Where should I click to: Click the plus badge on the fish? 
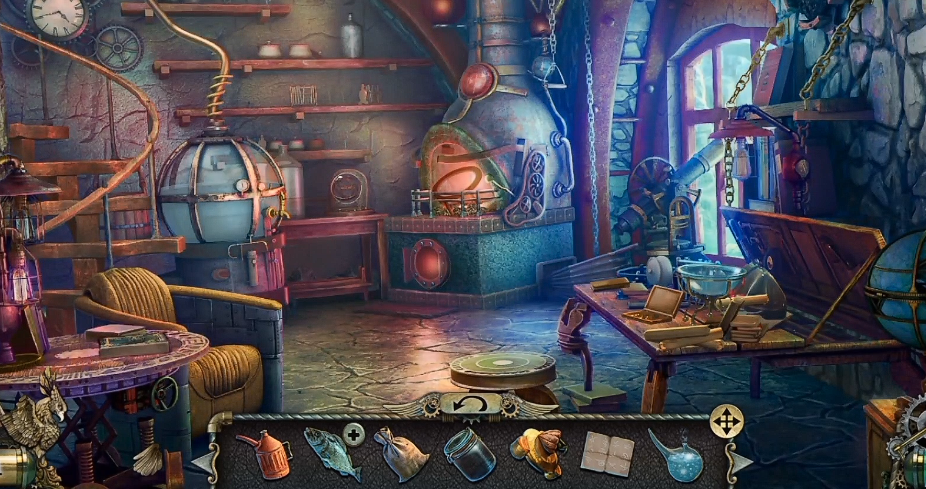coord(353,433)
